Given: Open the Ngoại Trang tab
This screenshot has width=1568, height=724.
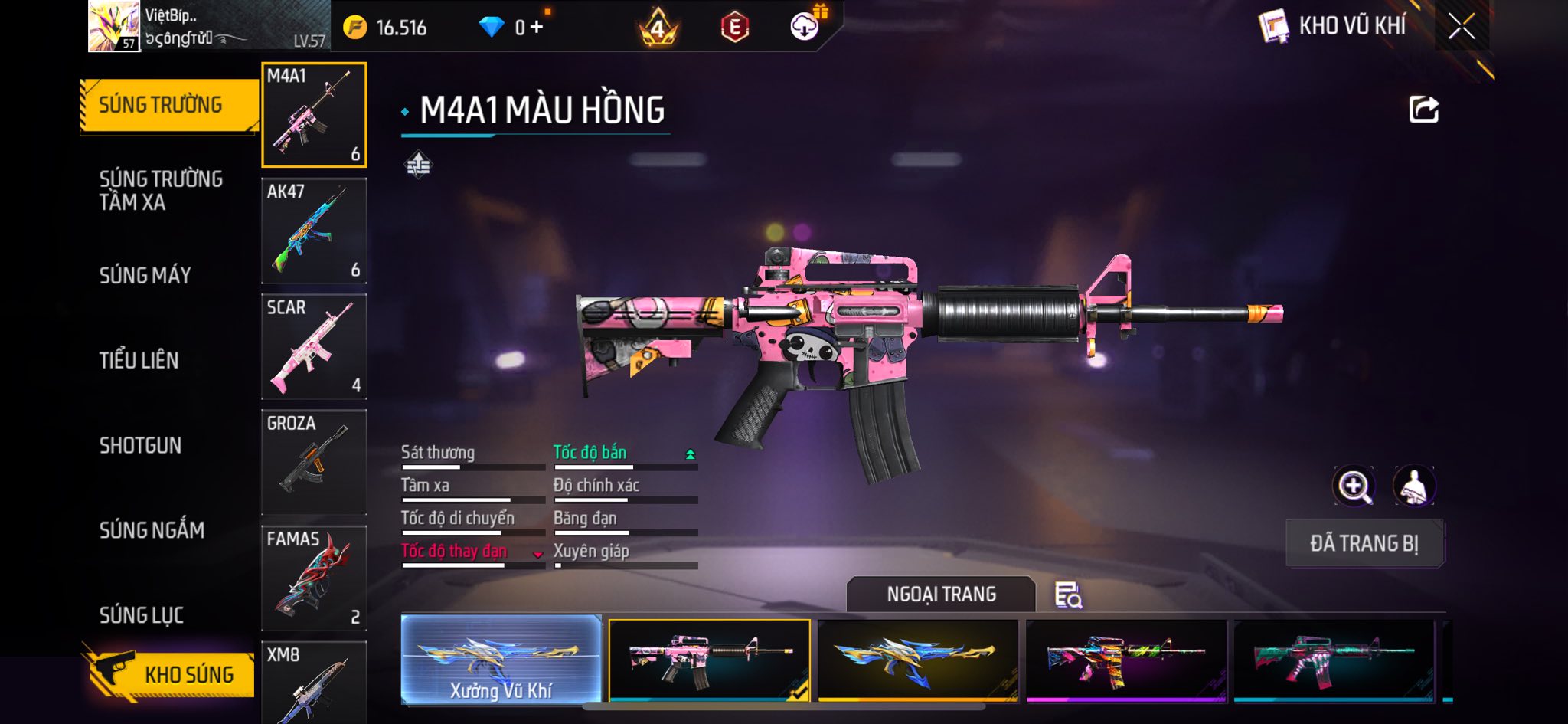Looking at the screenshot, I should [x=941, y=595].
